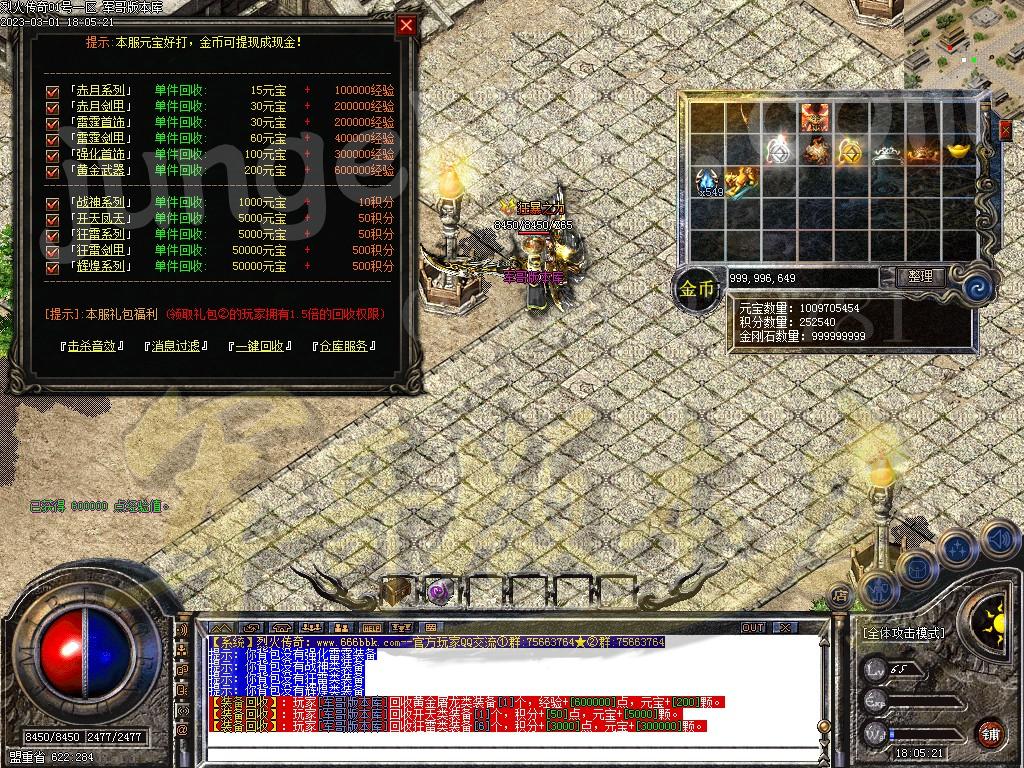
Task: Toggle the 战神系列 recycling checkbox
Action: [53, 203]
